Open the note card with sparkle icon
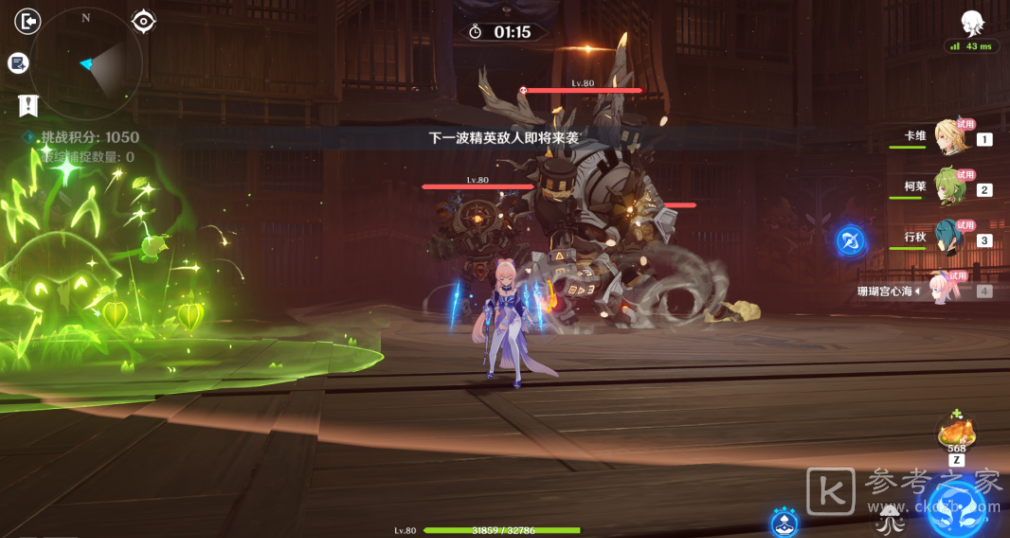The width and height of the screenshot is (1010, 538). point(18,64)
